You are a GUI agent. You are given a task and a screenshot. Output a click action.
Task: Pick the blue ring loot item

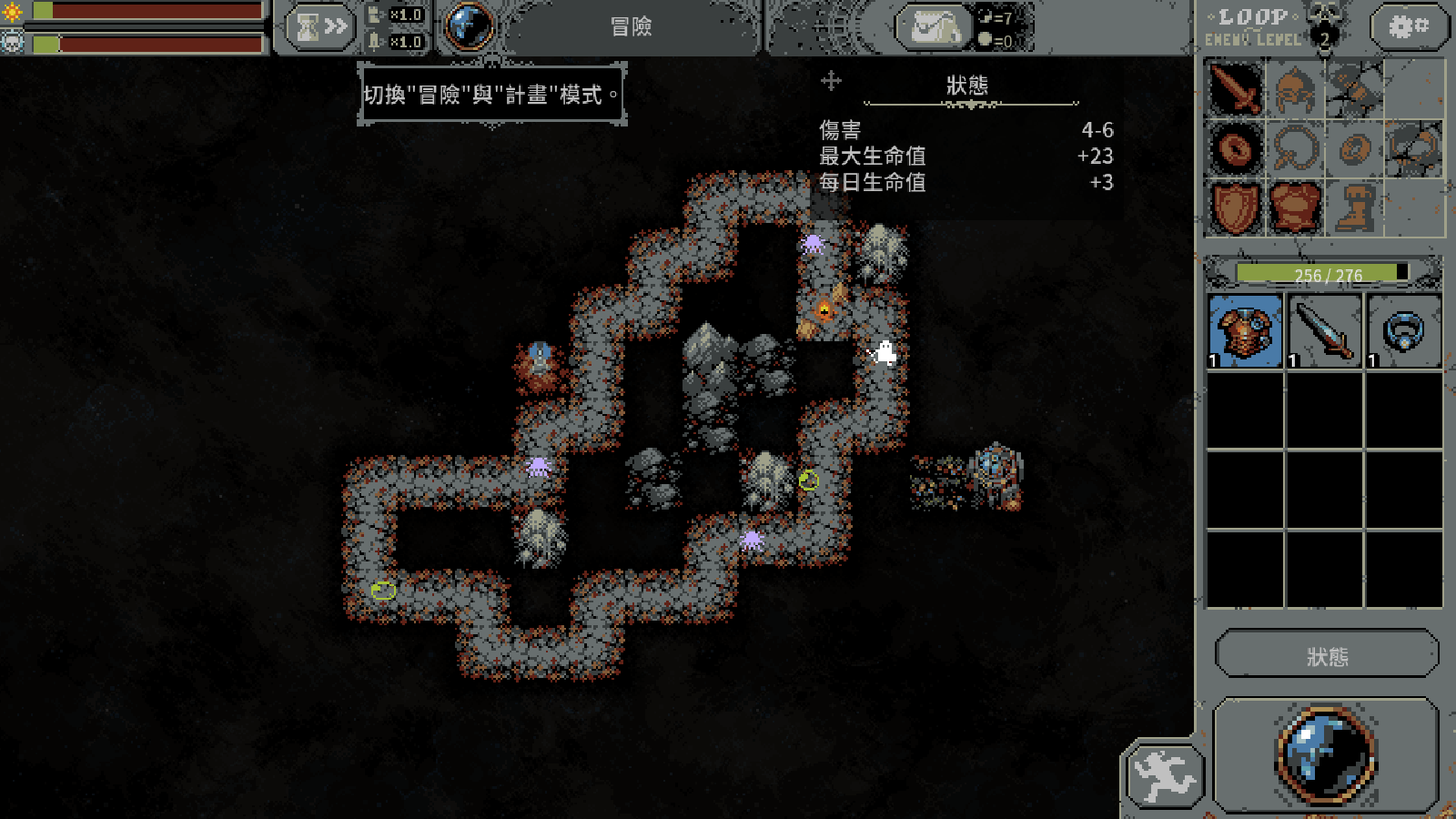pos(1403,330)
